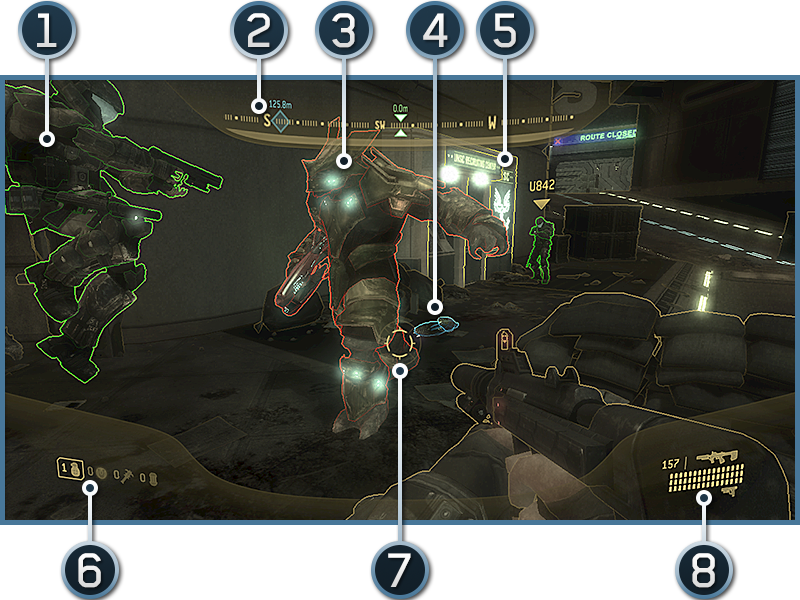Image resolution: width=800 pixels, height=600 pixels.
Task: Click the green 0.0m compass marker
Action: pos(401,130)
